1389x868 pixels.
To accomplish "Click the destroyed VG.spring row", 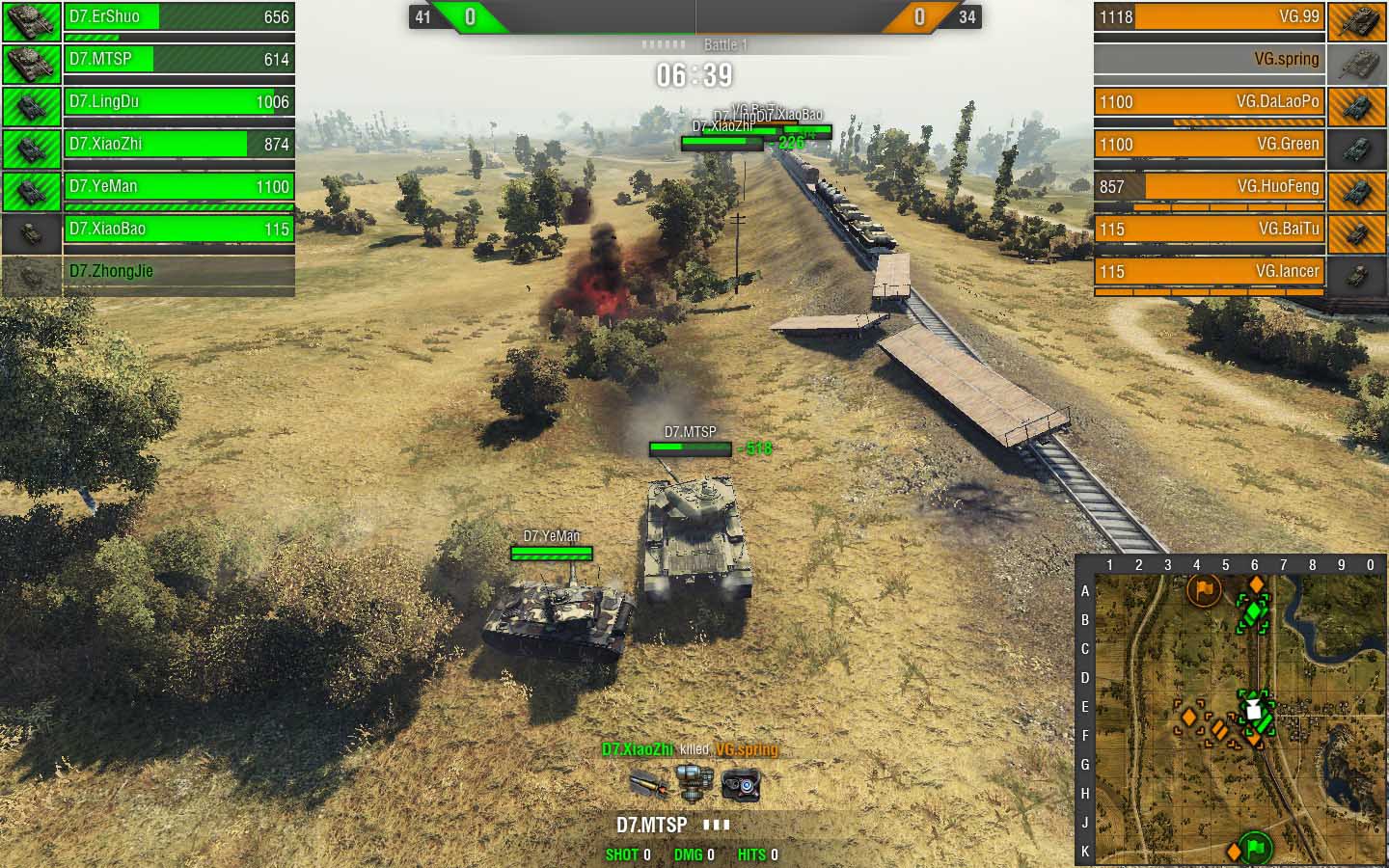I will click(x=1210, y=60).
